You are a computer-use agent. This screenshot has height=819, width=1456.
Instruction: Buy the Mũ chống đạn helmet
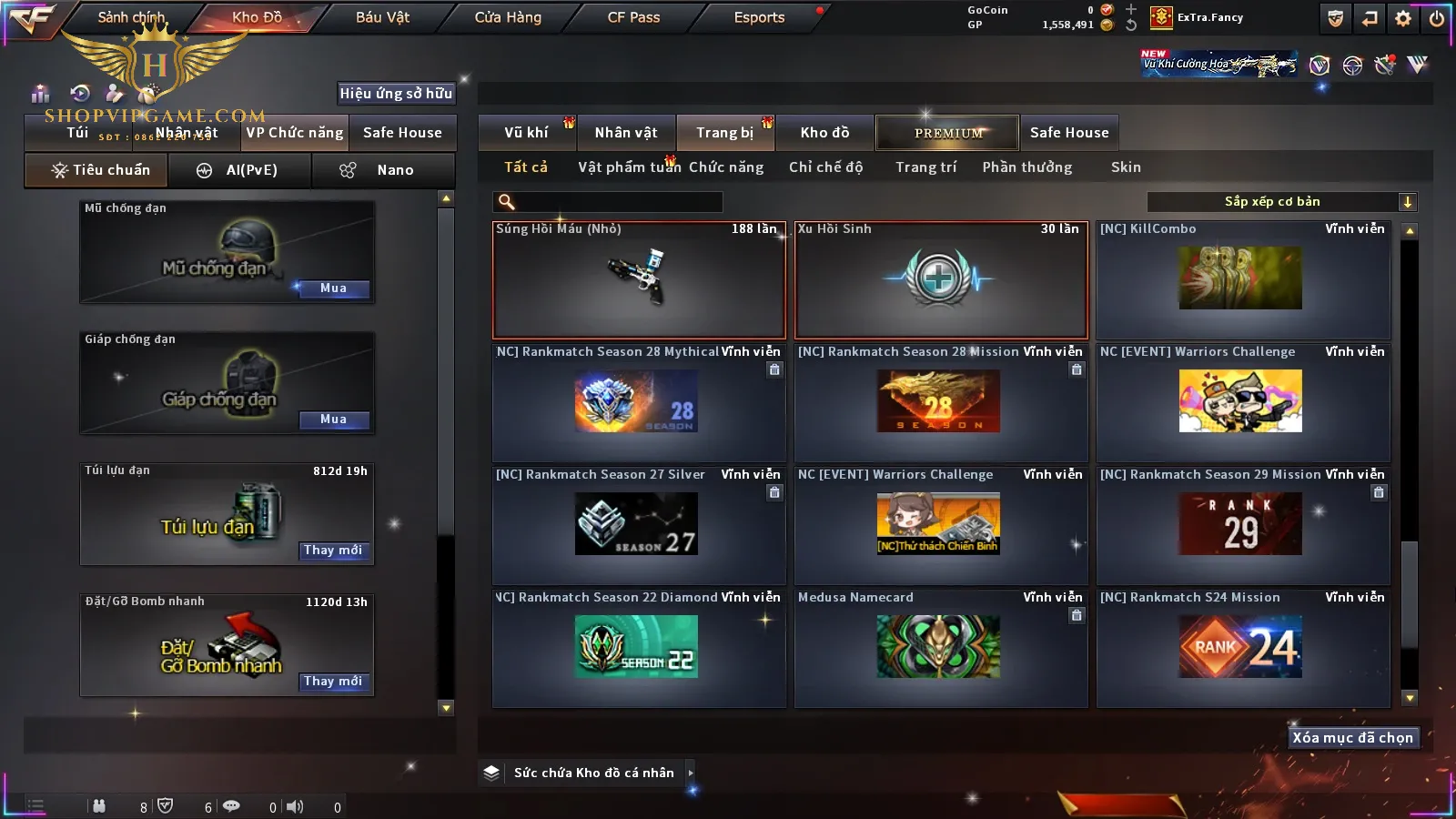tap(333, 288)
